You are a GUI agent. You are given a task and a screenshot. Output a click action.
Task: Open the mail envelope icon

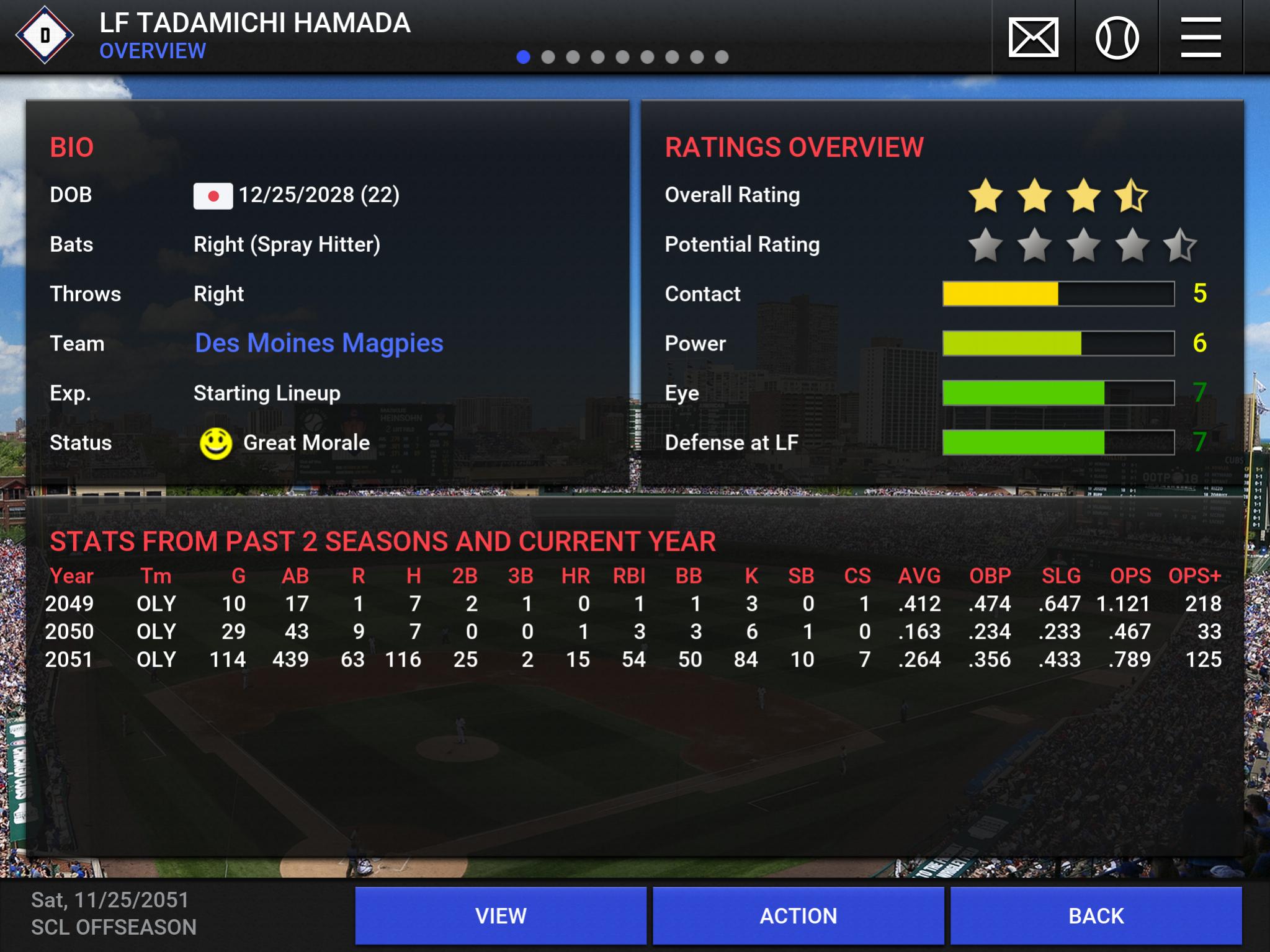[x=1034, y=37]
